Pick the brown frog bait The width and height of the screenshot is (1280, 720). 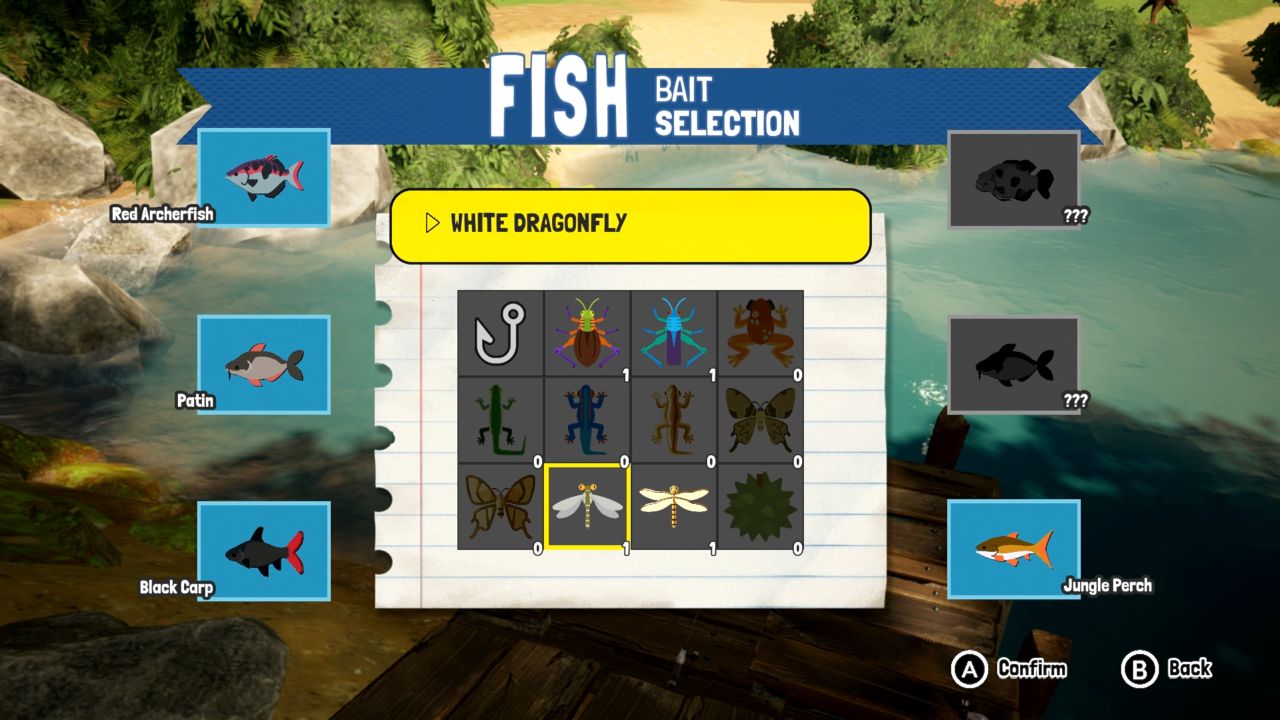pos(758,332)
